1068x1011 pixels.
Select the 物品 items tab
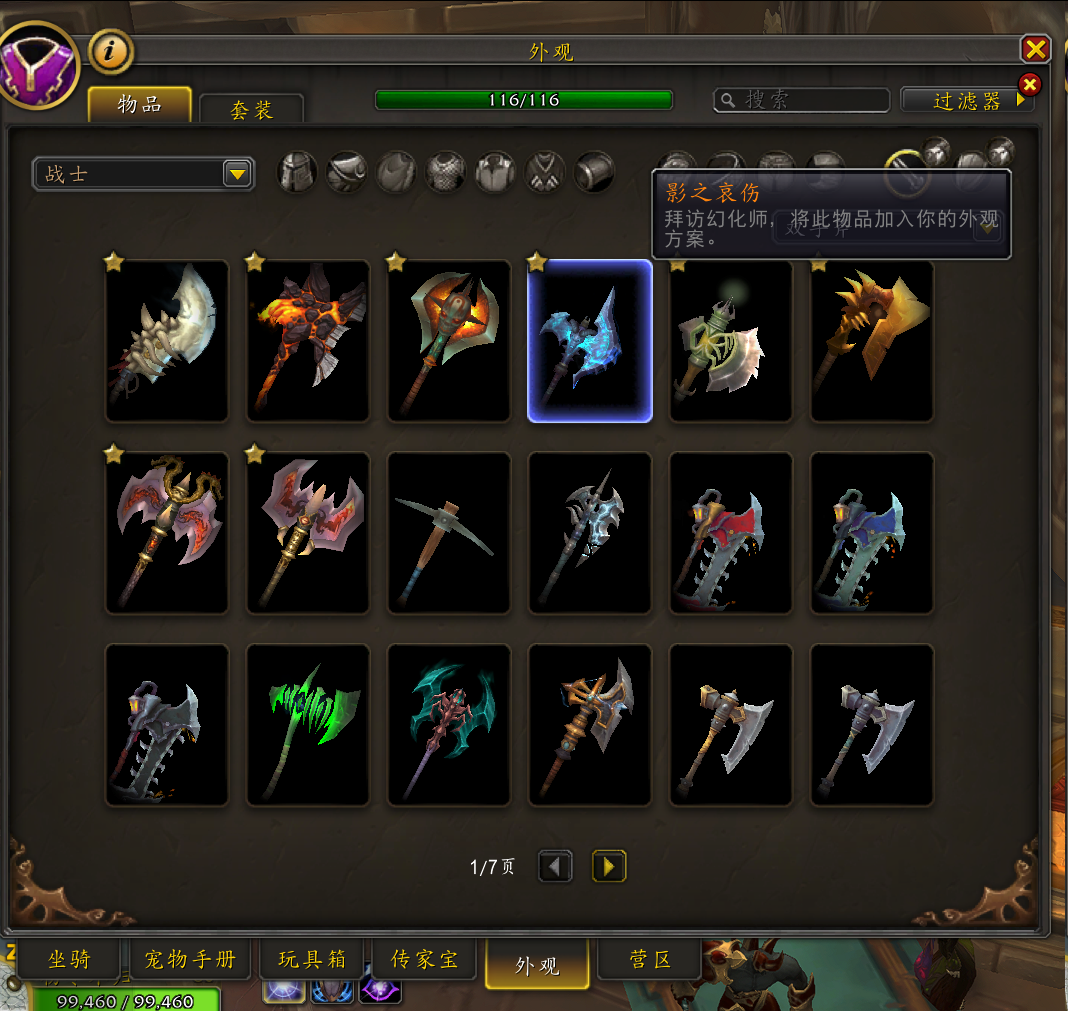coord(139,104)
